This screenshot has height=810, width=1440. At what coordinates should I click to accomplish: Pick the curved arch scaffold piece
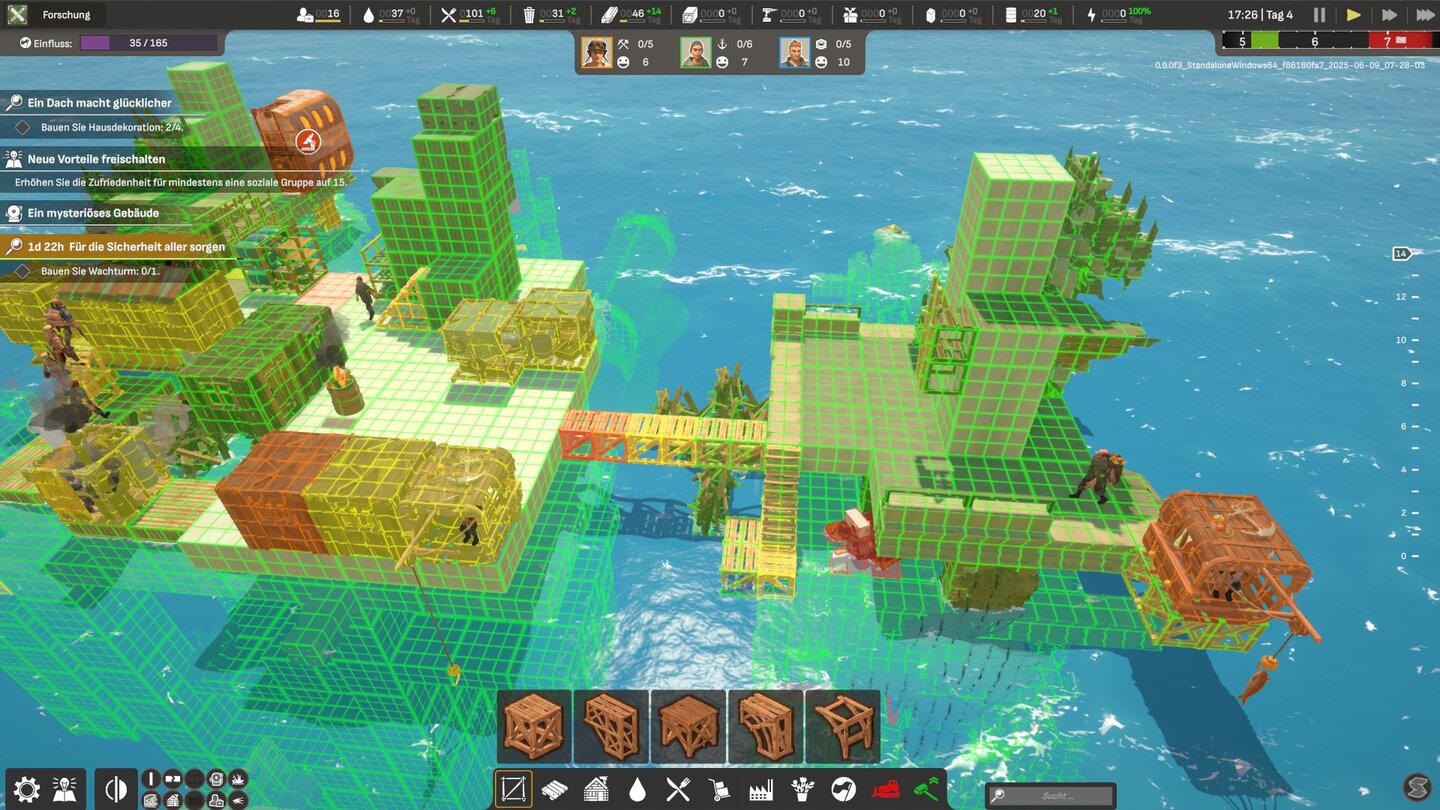point(766,727)
